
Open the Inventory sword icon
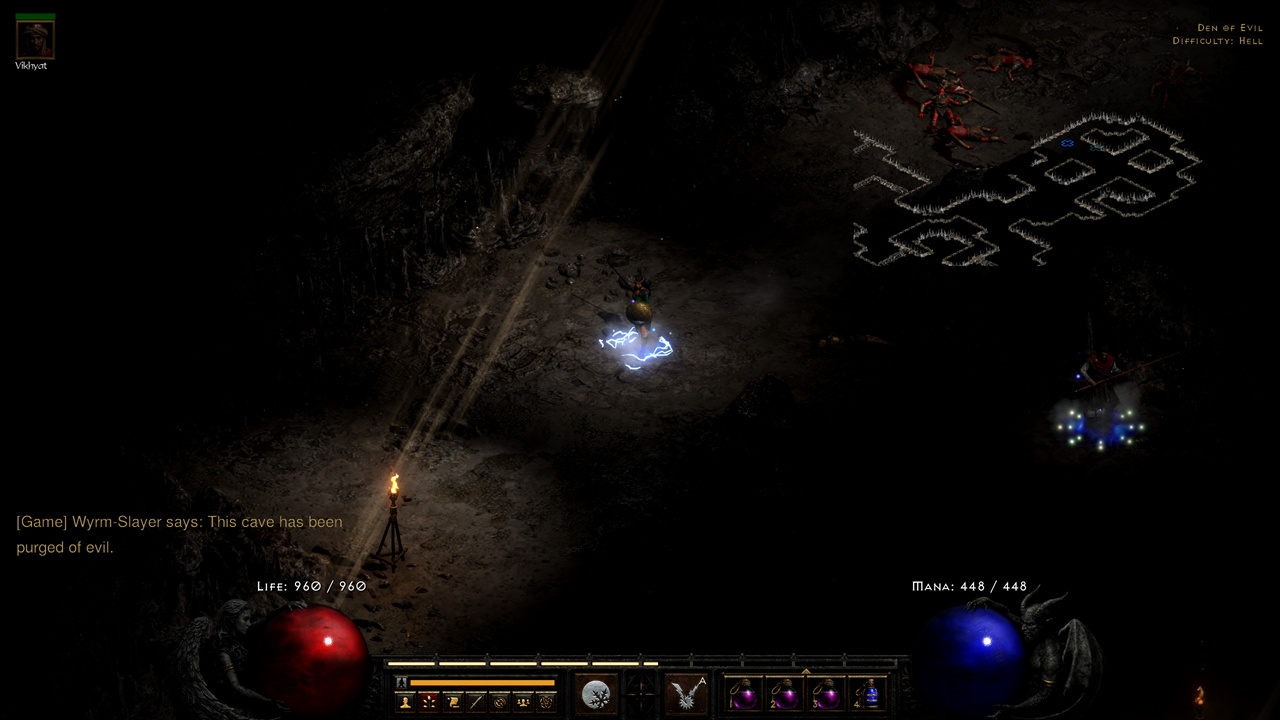[x=476, y=700]
